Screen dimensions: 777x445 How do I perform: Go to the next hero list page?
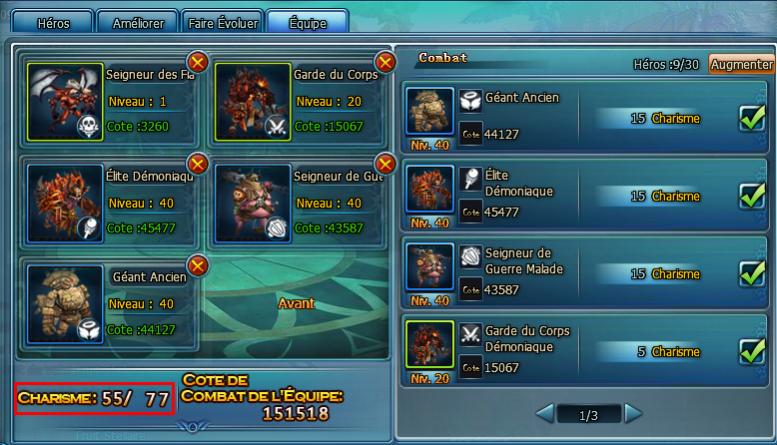(633, 413)
